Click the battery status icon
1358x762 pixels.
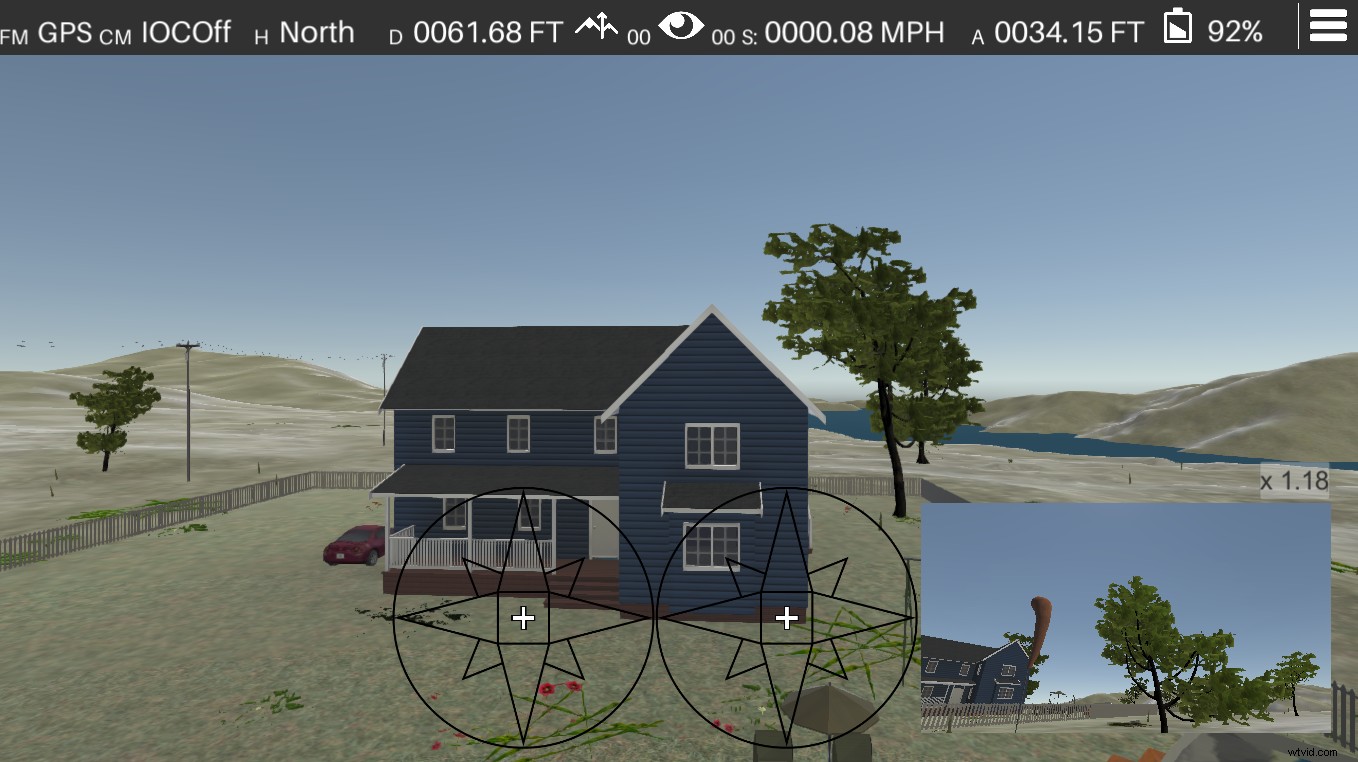(x=1178, y=28)
